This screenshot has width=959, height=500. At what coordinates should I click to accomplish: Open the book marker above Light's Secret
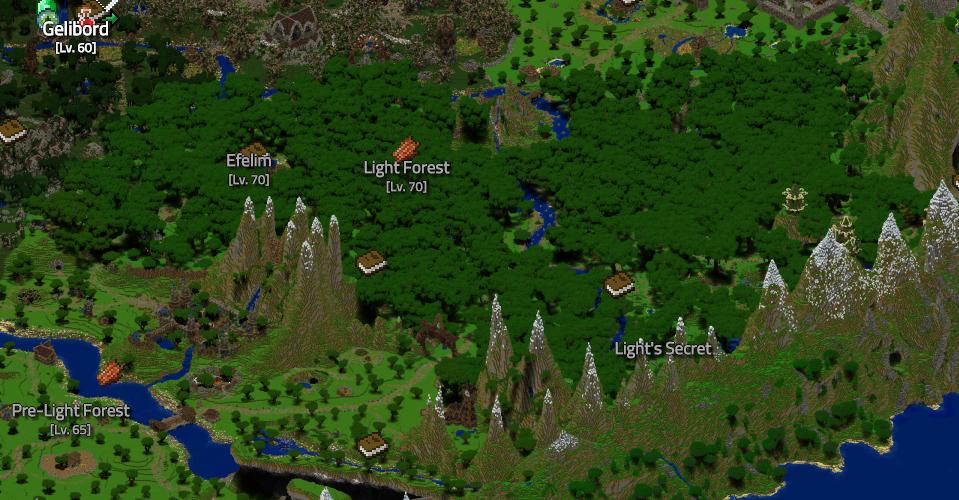click(x=619, y=284)
